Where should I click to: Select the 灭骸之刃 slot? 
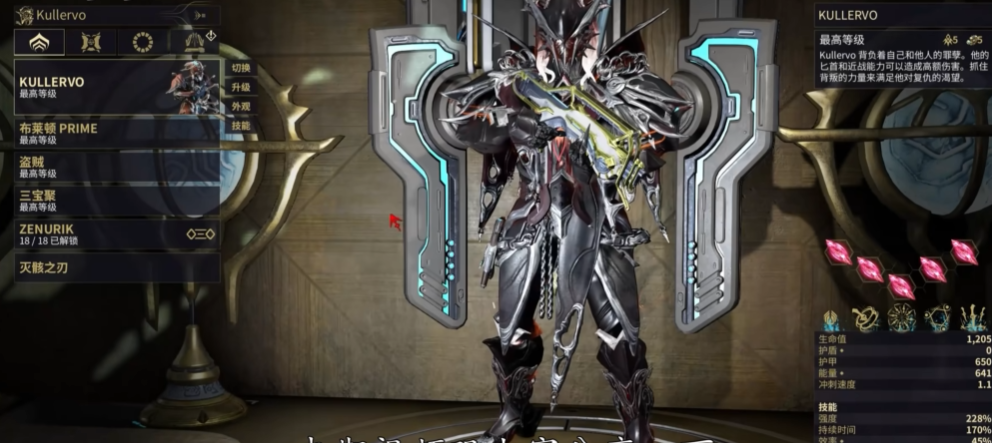115,268
